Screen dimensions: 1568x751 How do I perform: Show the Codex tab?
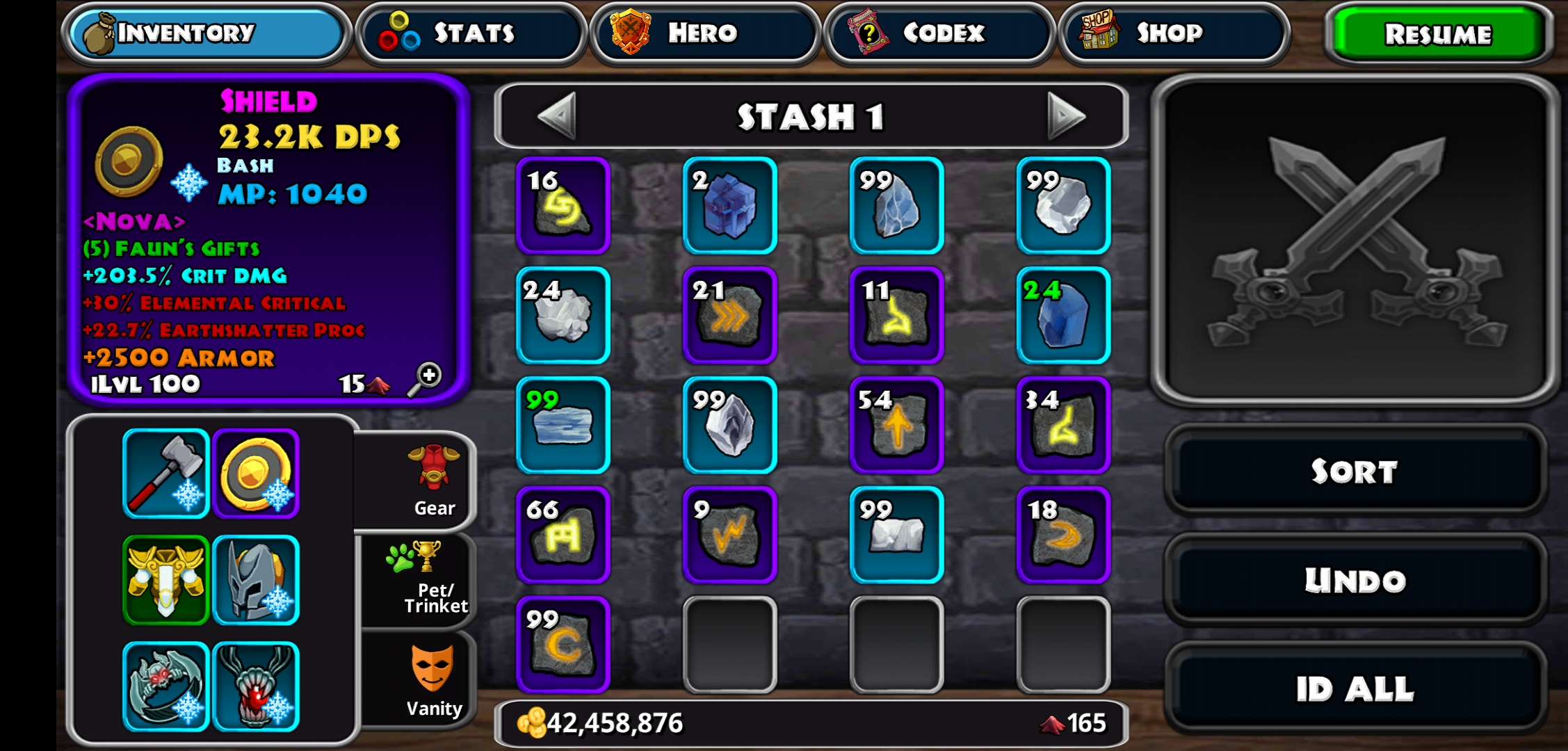(939, 33)
